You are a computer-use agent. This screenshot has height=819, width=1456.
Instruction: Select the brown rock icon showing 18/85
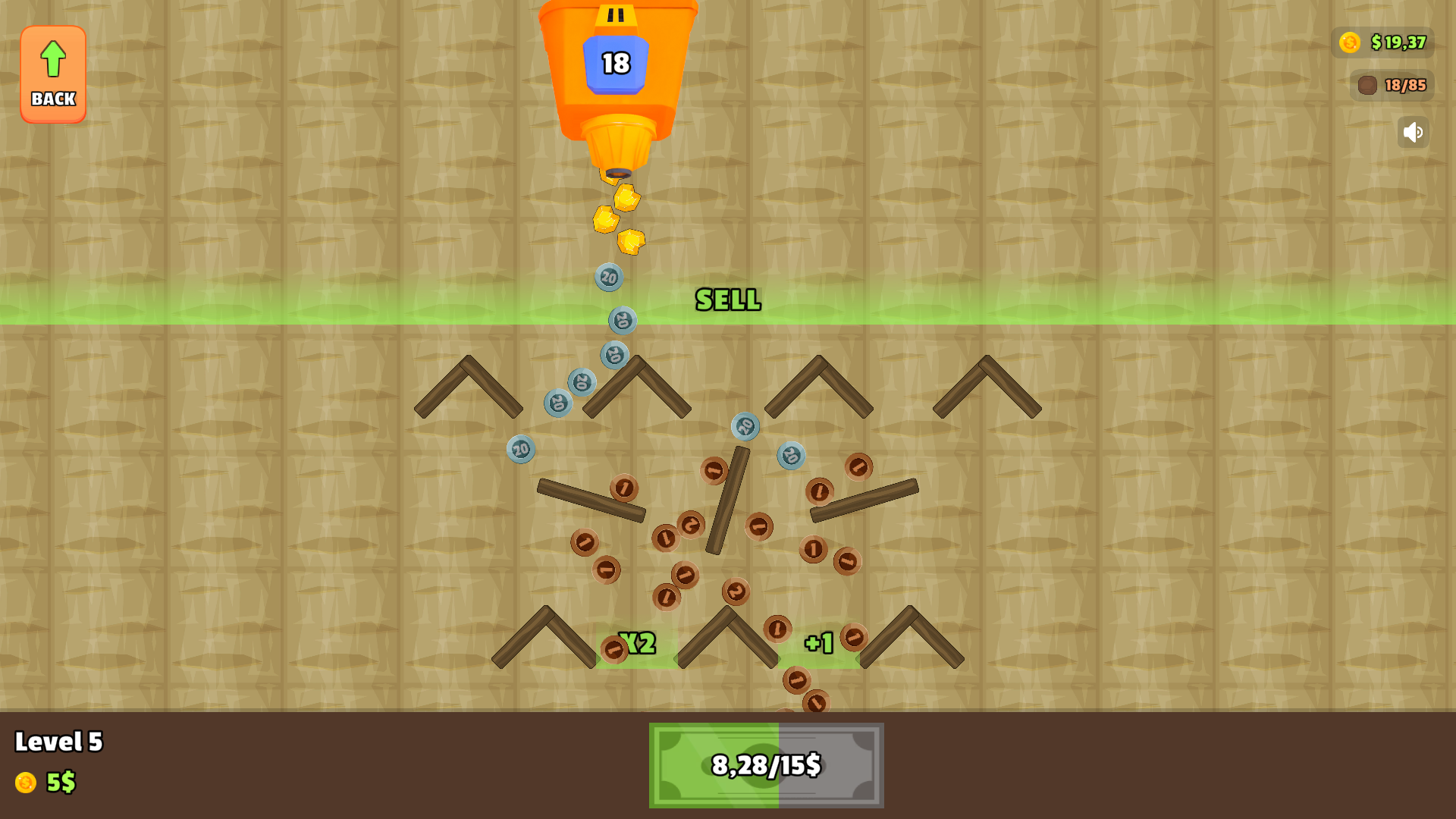1369,86
